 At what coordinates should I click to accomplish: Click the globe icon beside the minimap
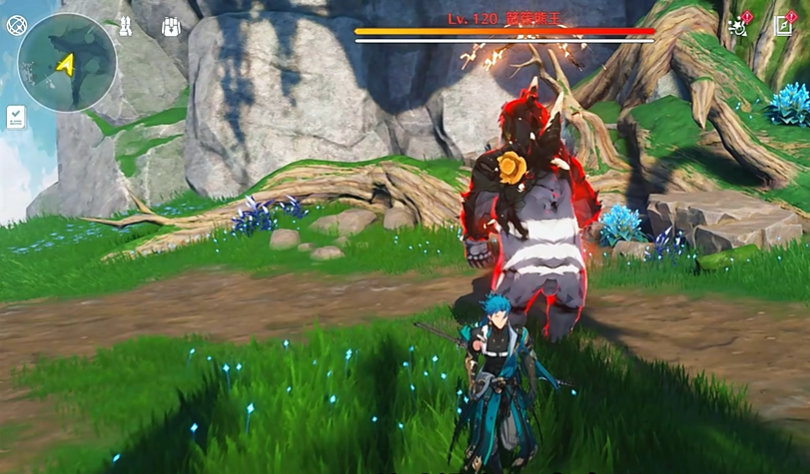coord(16,26)
